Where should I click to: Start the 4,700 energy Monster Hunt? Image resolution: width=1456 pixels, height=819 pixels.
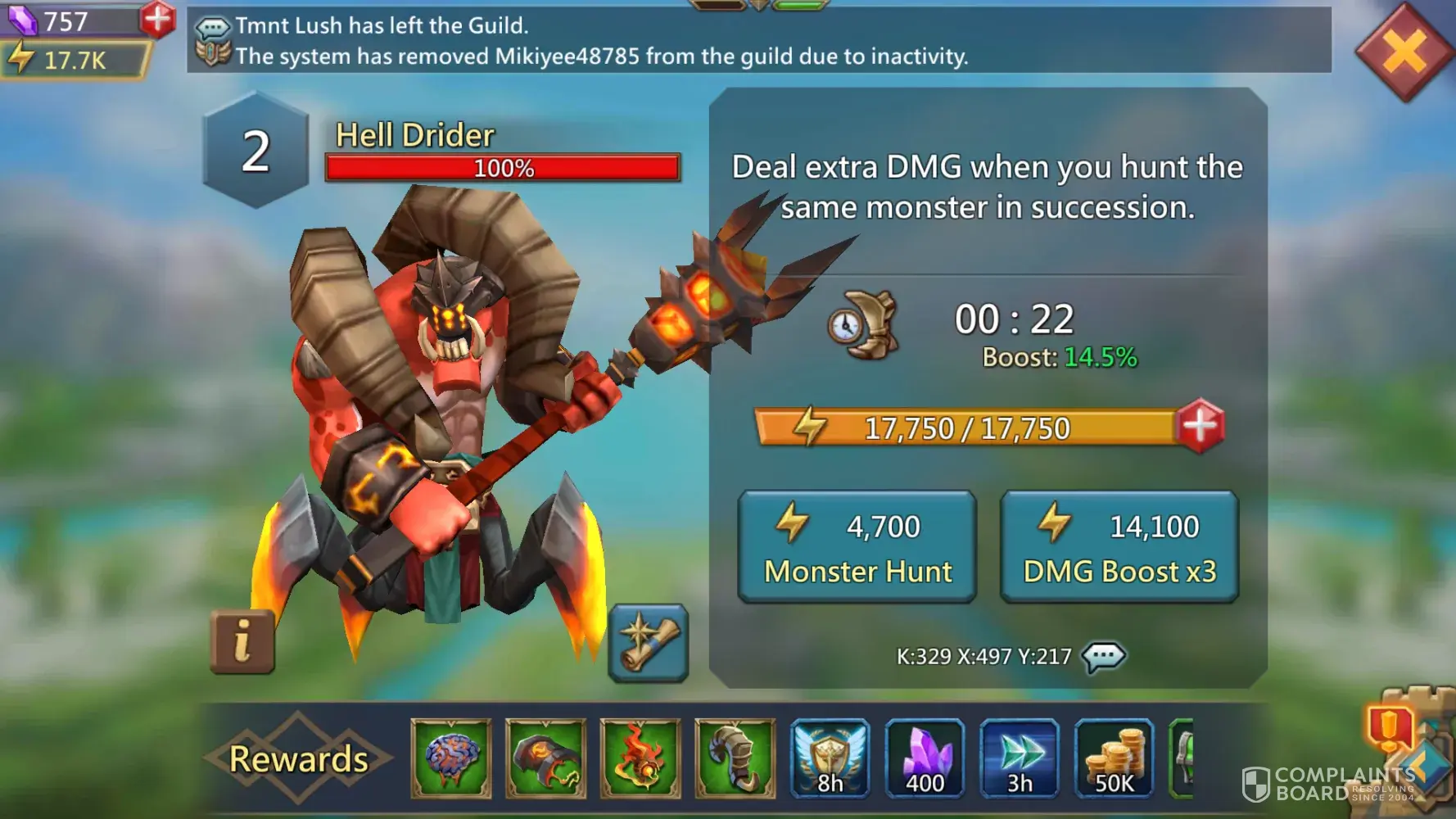click(857, 547)
